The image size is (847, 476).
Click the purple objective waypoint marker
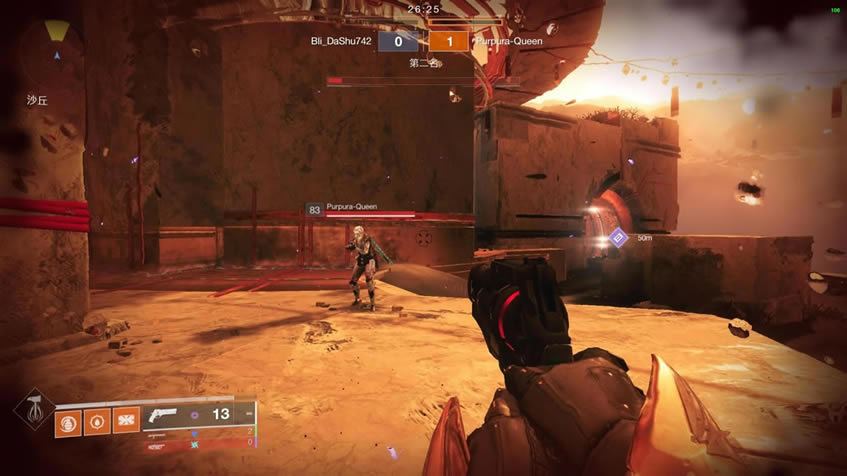(x=618, y=237)
